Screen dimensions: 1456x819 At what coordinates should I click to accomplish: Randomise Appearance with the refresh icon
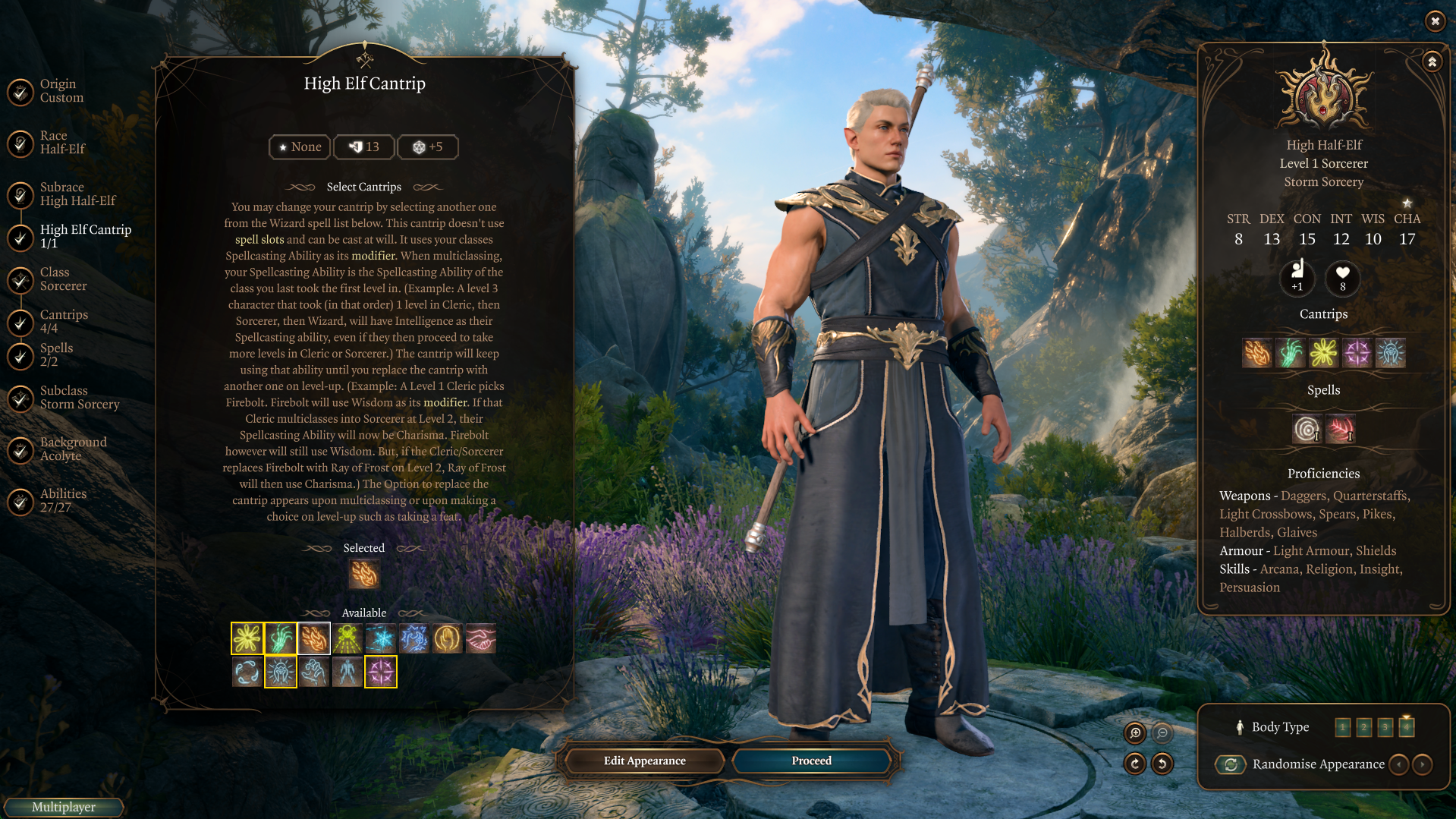1231,764
